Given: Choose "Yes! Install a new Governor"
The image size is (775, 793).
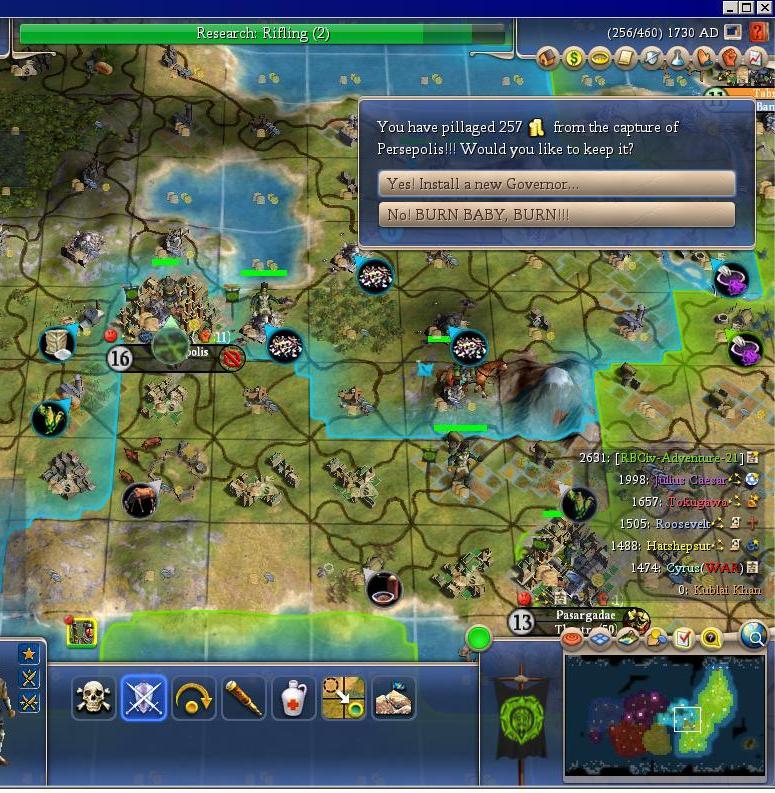Looking at the screenshot, I should (x=556, y=184).
